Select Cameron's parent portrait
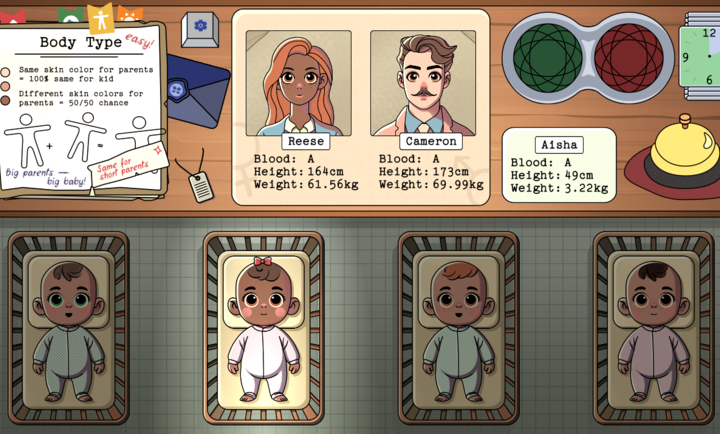This screenshot has width=720, height=434. (x=423, y=82)
